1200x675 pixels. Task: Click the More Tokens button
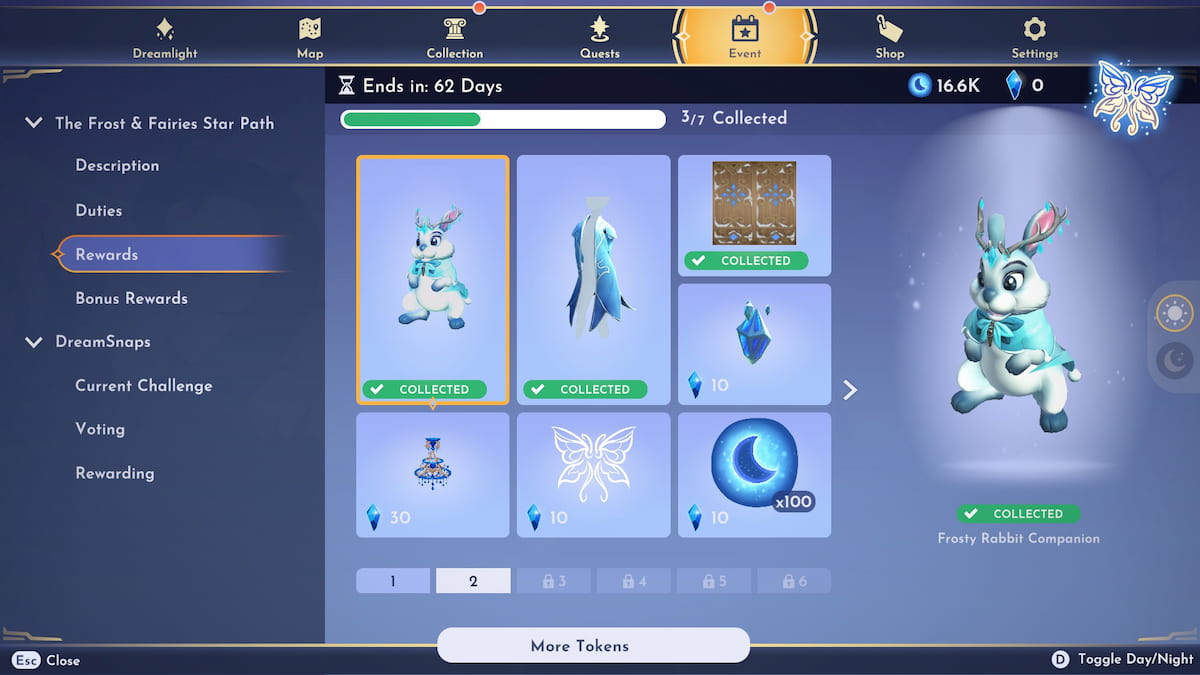[593, 646]
